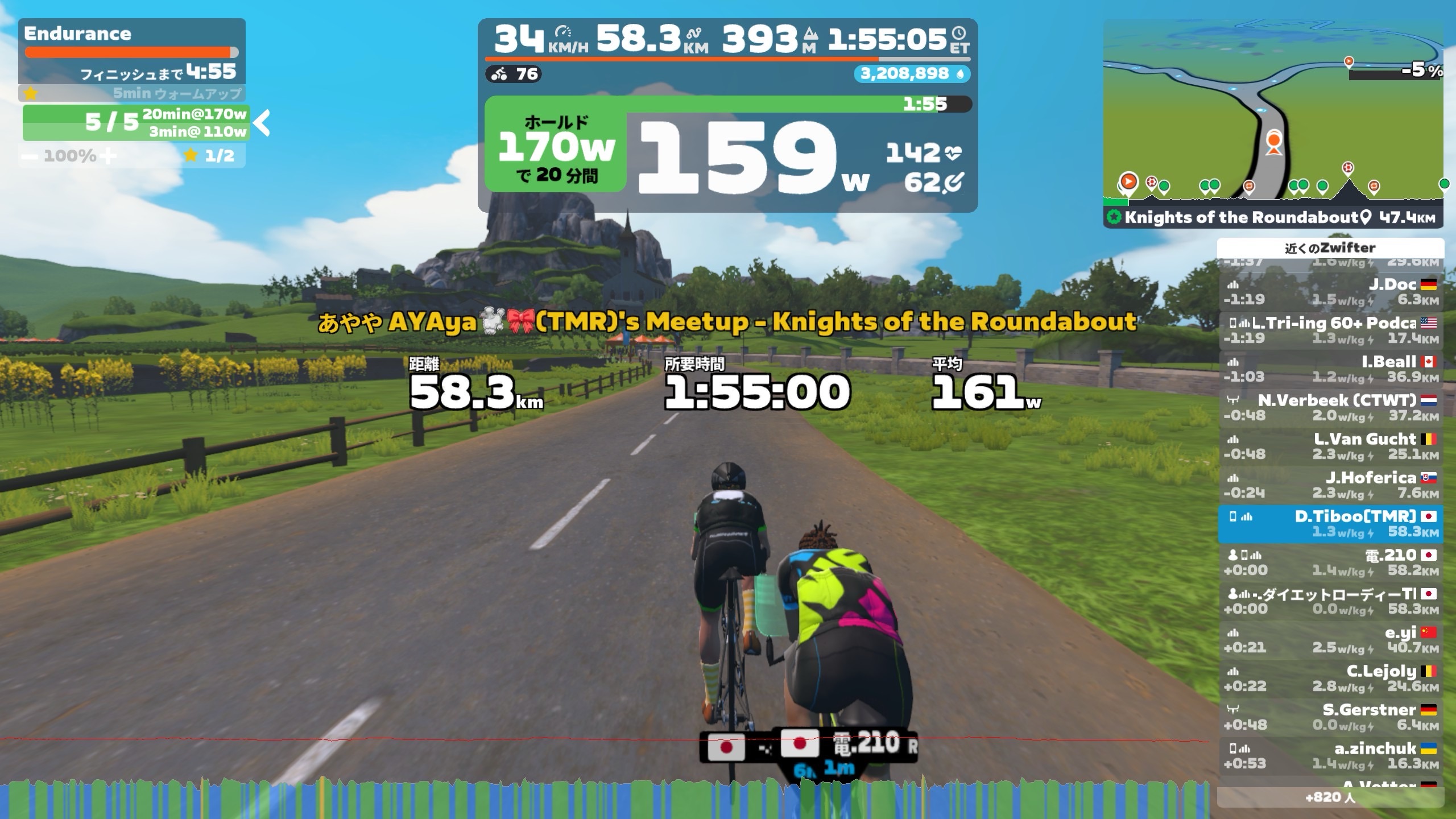The height and width of the screenshot is (819, 1456).
Task: Select S.Gerstner in the nearby list
Action: point(1330,717)
